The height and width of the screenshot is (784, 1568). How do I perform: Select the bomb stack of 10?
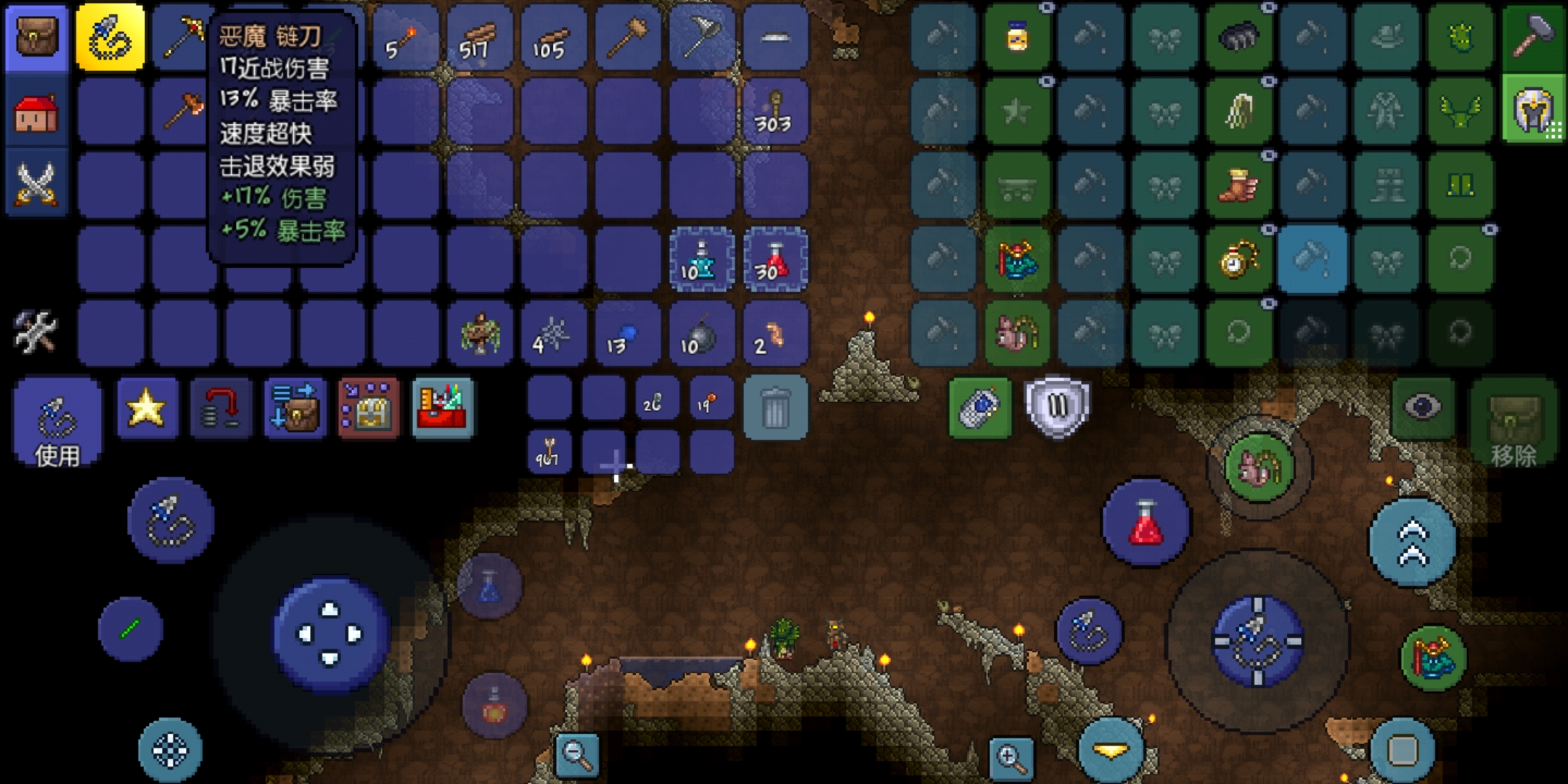pos(701,335)
